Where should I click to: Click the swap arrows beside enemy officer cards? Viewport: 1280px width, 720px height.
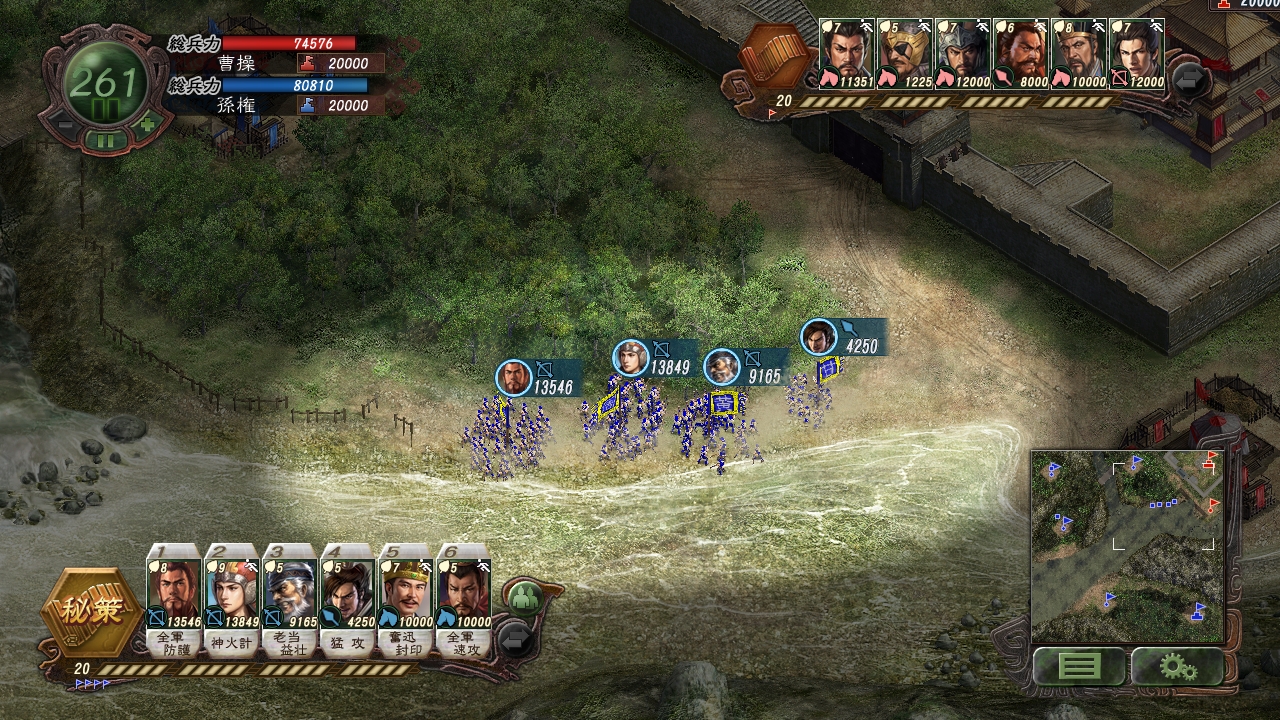click(1190, 78)
